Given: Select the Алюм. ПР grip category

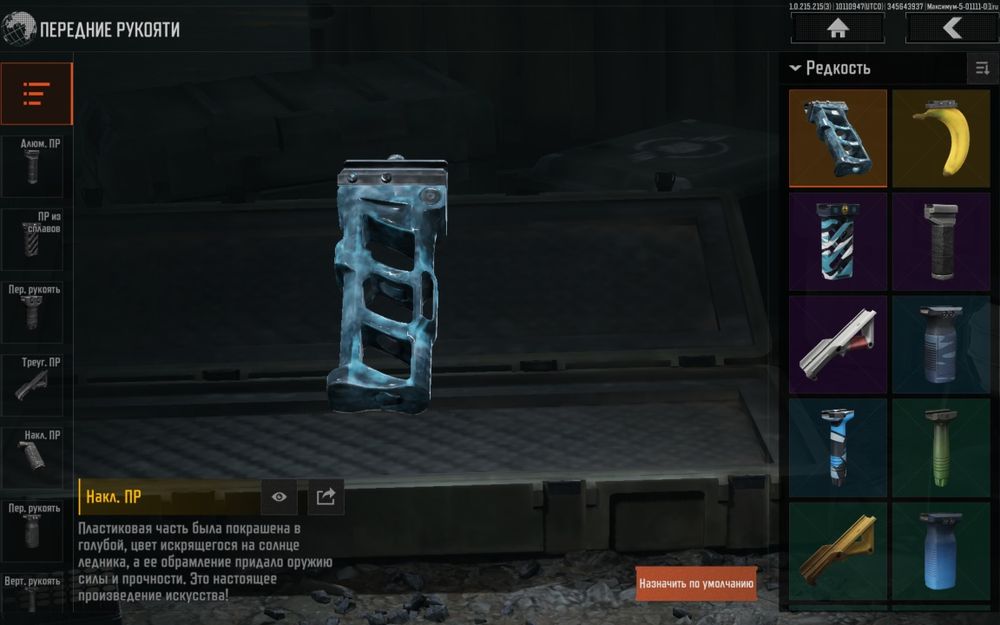Looking at the screenshot, I should [x=36, y=167].
